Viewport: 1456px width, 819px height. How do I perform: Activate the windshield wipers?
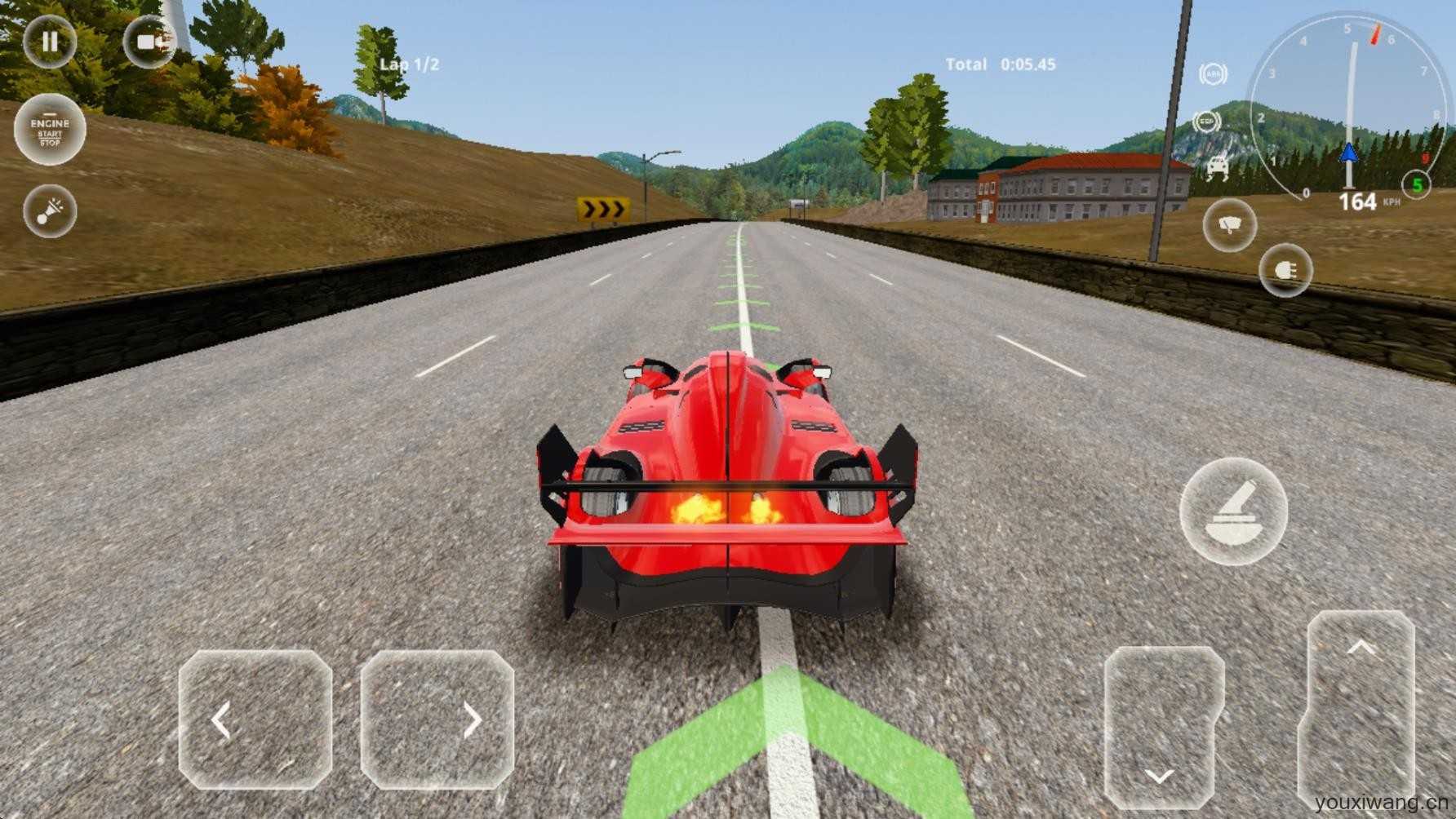click(x=1229, y=224)
